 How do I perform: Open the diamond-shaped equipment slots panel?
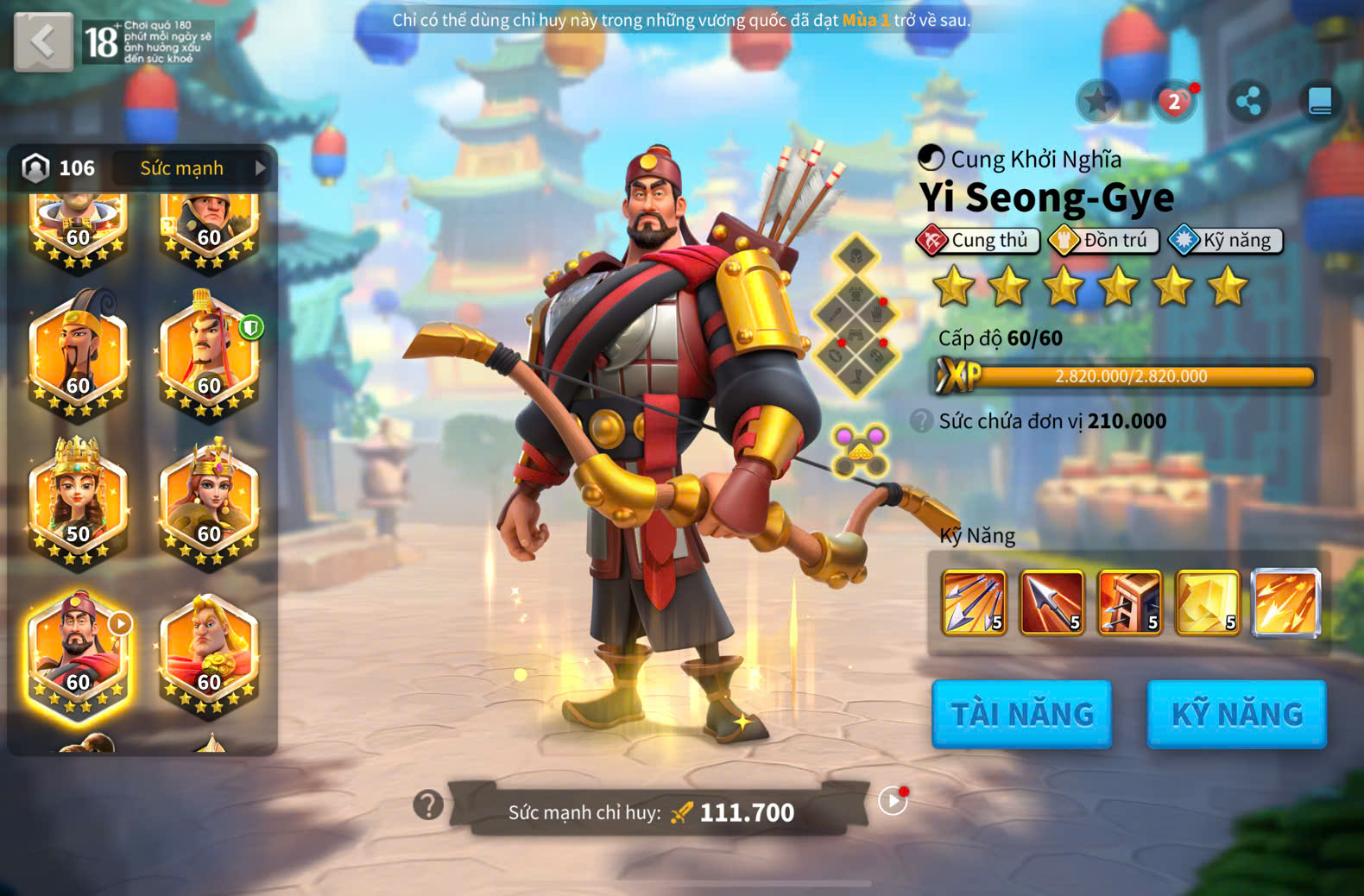point(856,316)
